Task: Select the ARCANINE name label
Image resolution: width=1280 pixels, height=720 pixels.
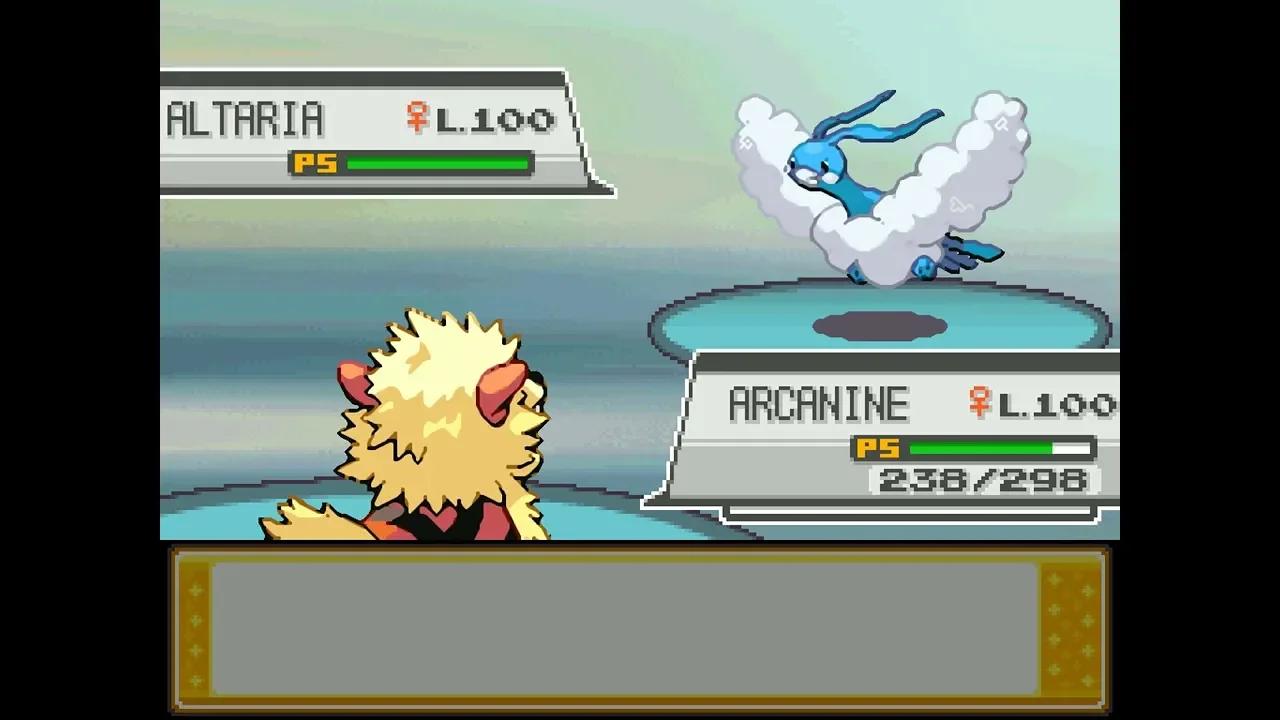Action: click(x=820, y=402)
